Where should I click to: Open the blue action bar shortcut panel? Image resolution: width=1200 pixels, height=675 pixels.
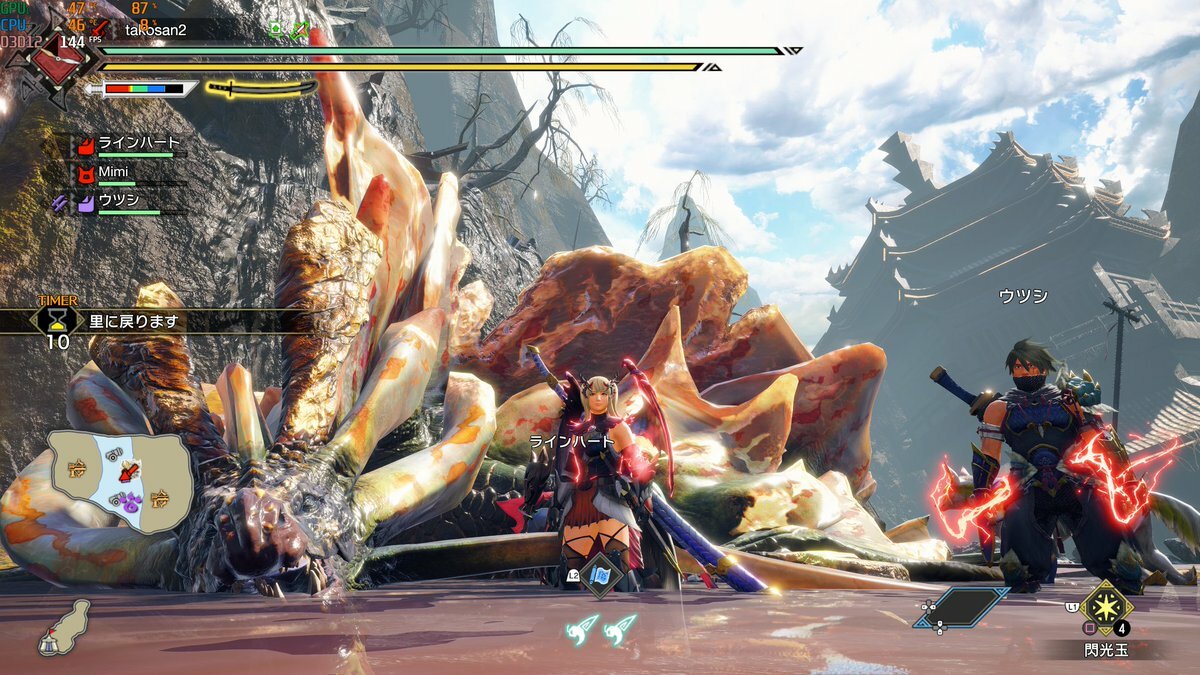tap(961, 607)
